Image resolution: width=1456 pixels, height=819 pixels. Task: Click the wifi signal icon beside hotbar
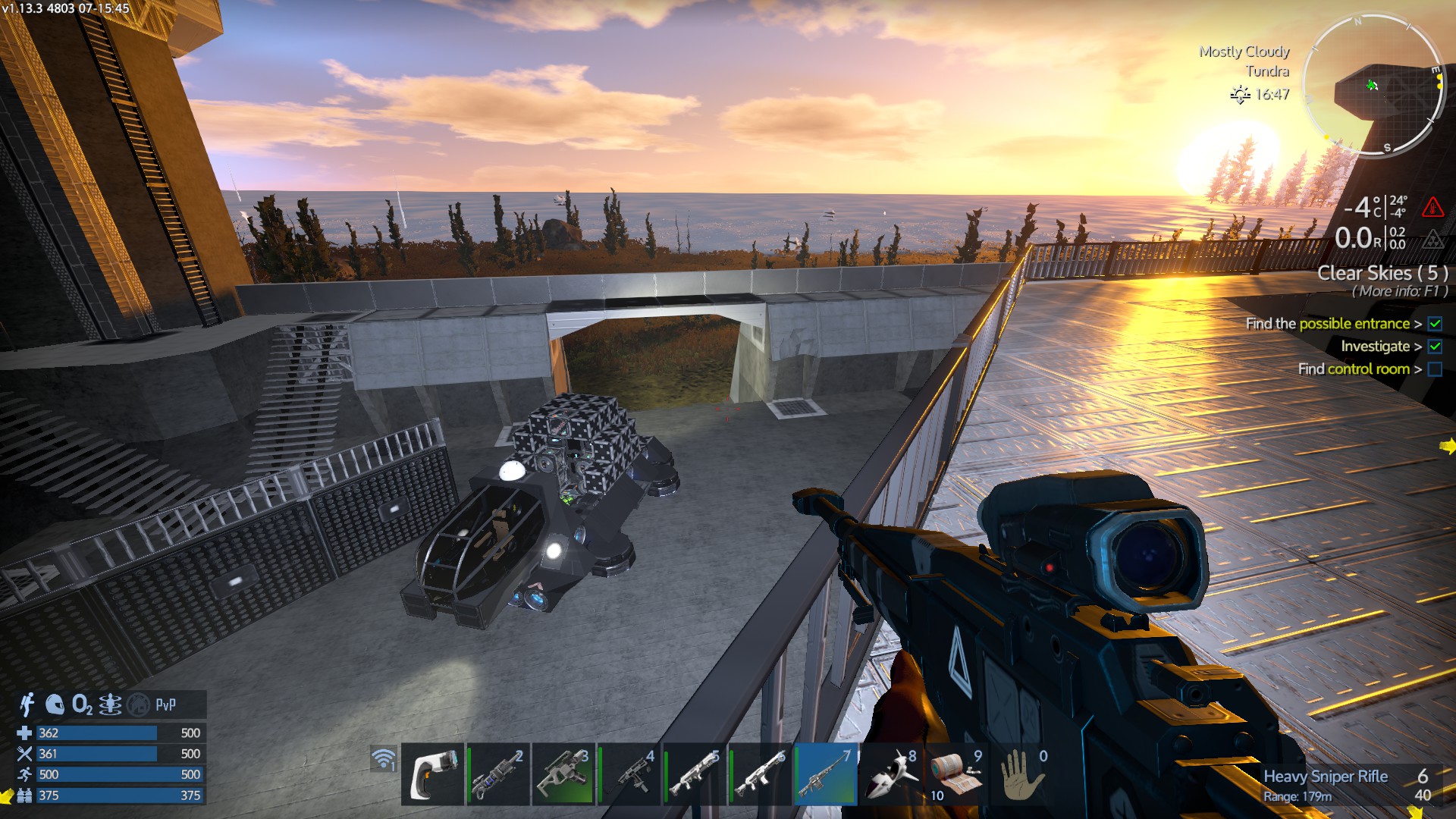pyautogui.click(x=384, y=758)
